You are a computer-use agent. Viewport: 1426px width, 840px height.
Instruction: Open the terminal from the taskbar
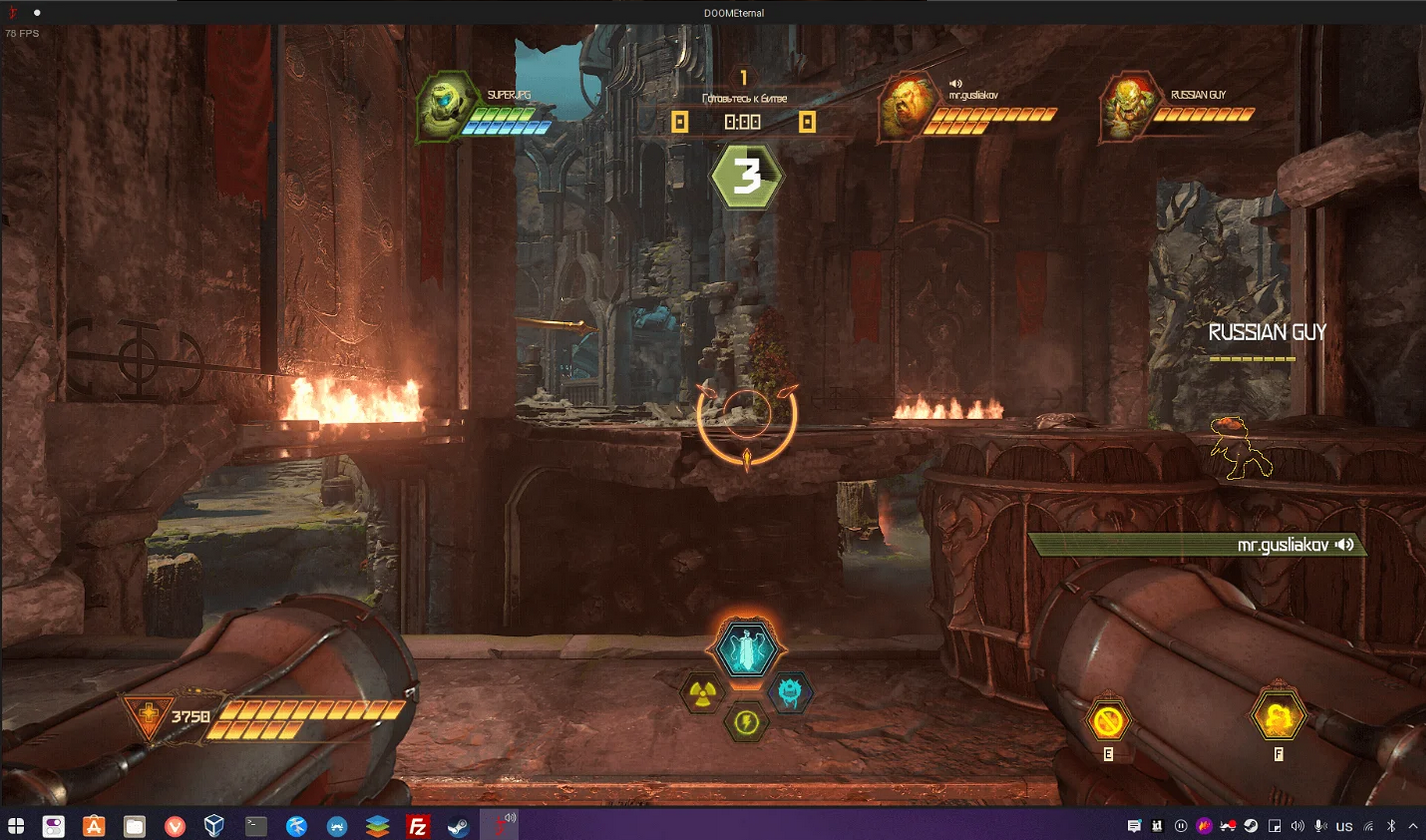click(x=256, y=826)
